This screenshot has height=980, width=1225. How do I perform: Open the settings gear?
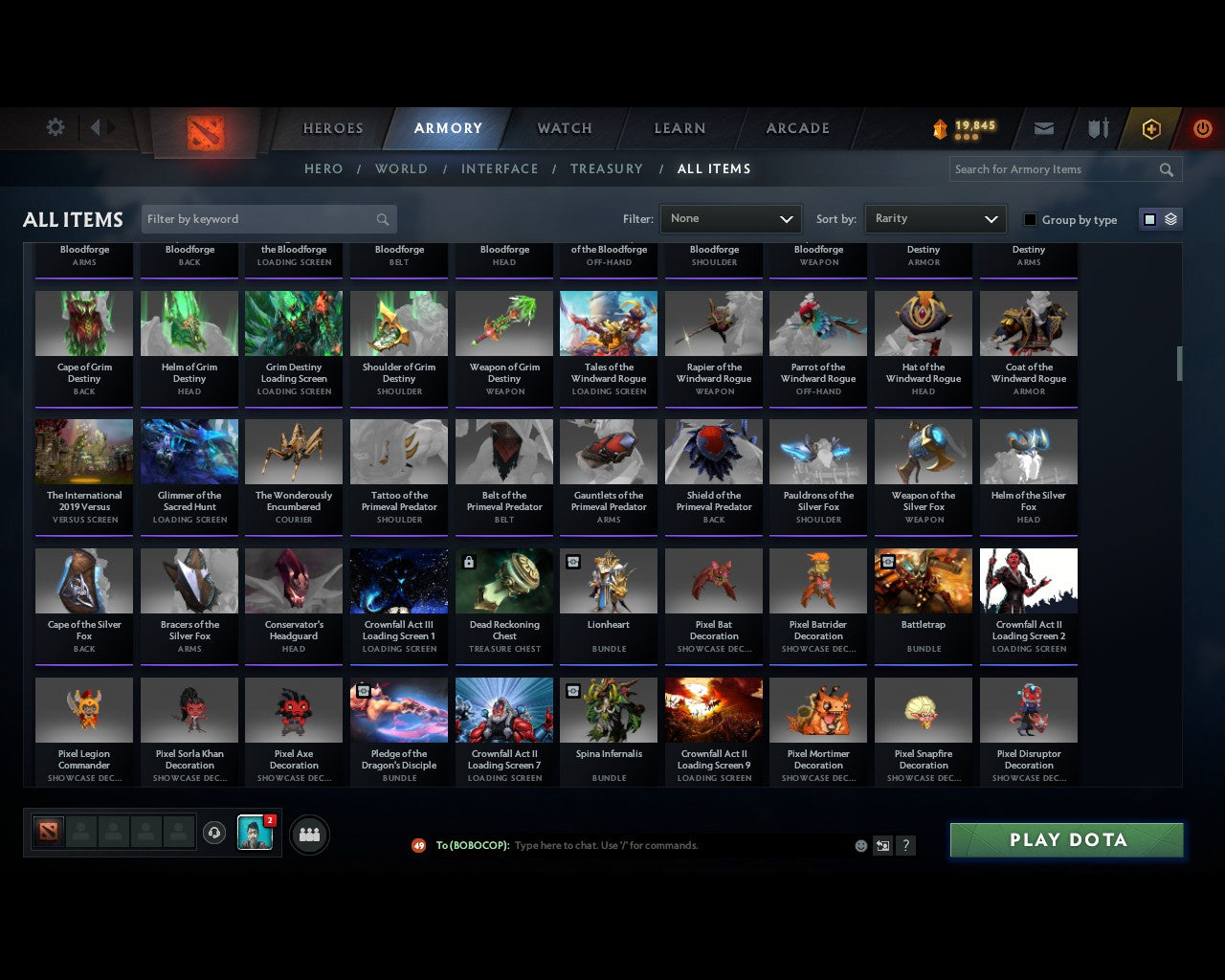pos(55,126)
